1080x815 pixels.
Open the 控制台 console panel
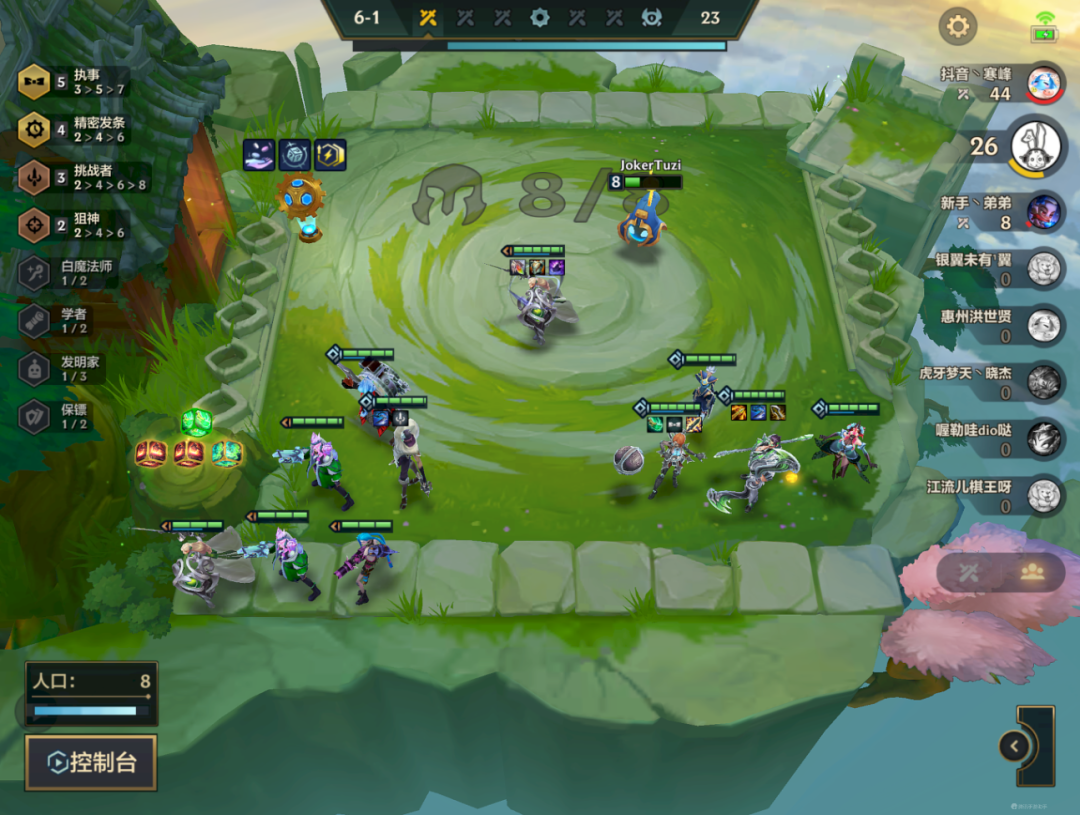(91, 763)
